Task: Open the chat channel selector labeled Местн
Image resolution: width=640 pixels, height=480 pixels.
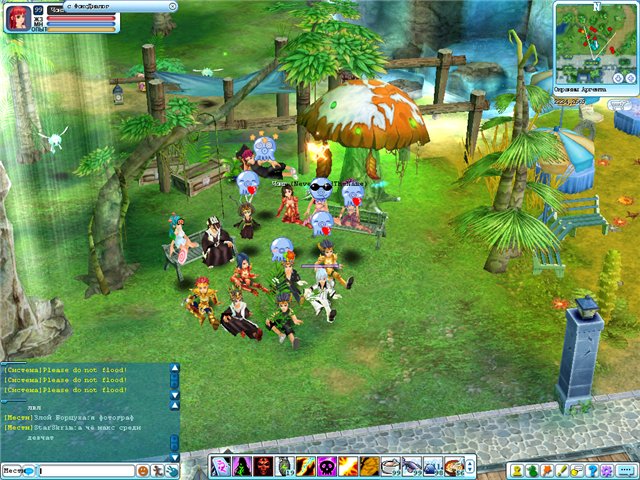Action: pos(14,469)
